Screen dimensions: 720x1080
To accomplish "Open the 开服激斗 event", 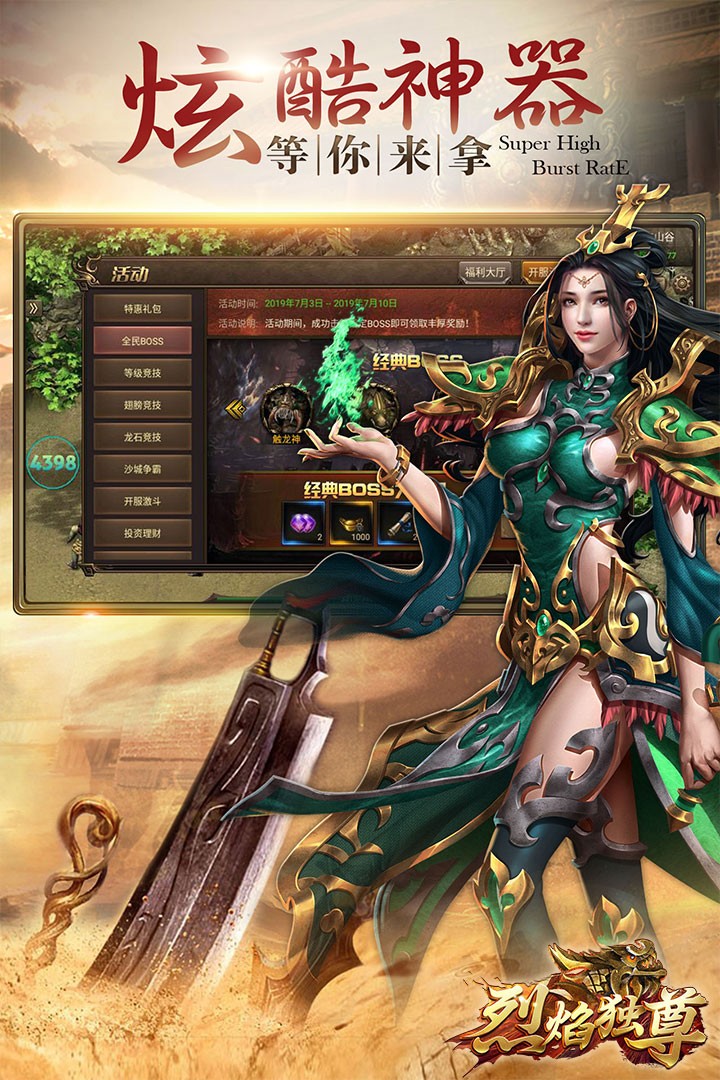I will pyautogui.click(x=142, y=501).
